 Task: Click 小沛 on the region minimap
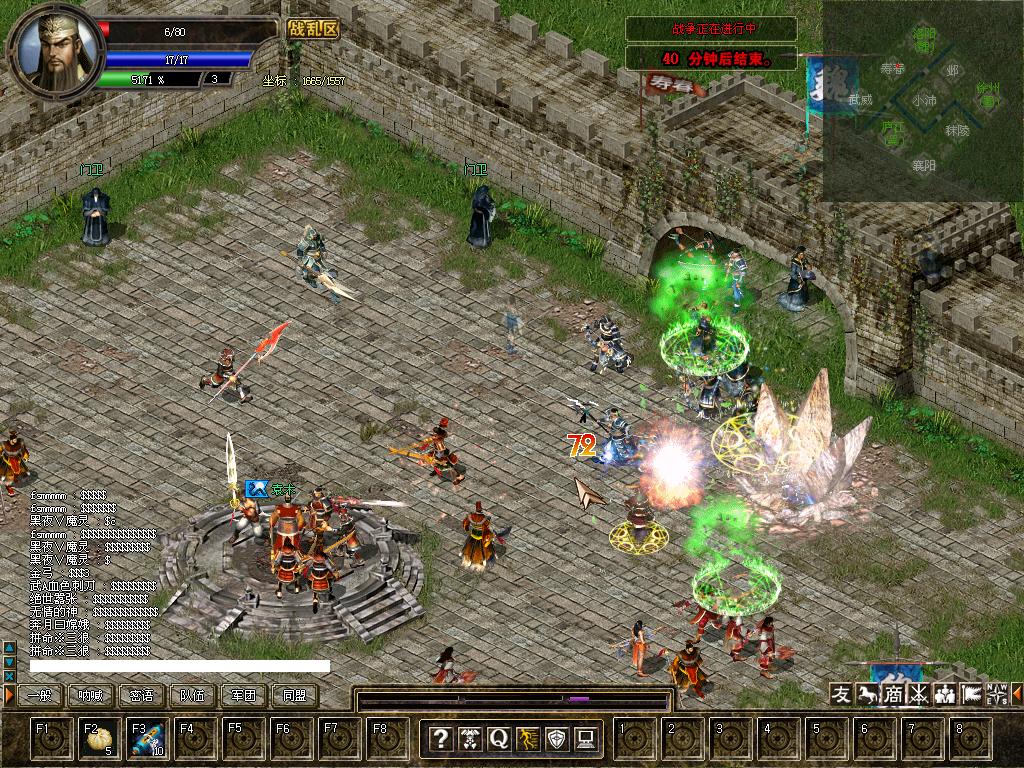[x=924, y=101]
